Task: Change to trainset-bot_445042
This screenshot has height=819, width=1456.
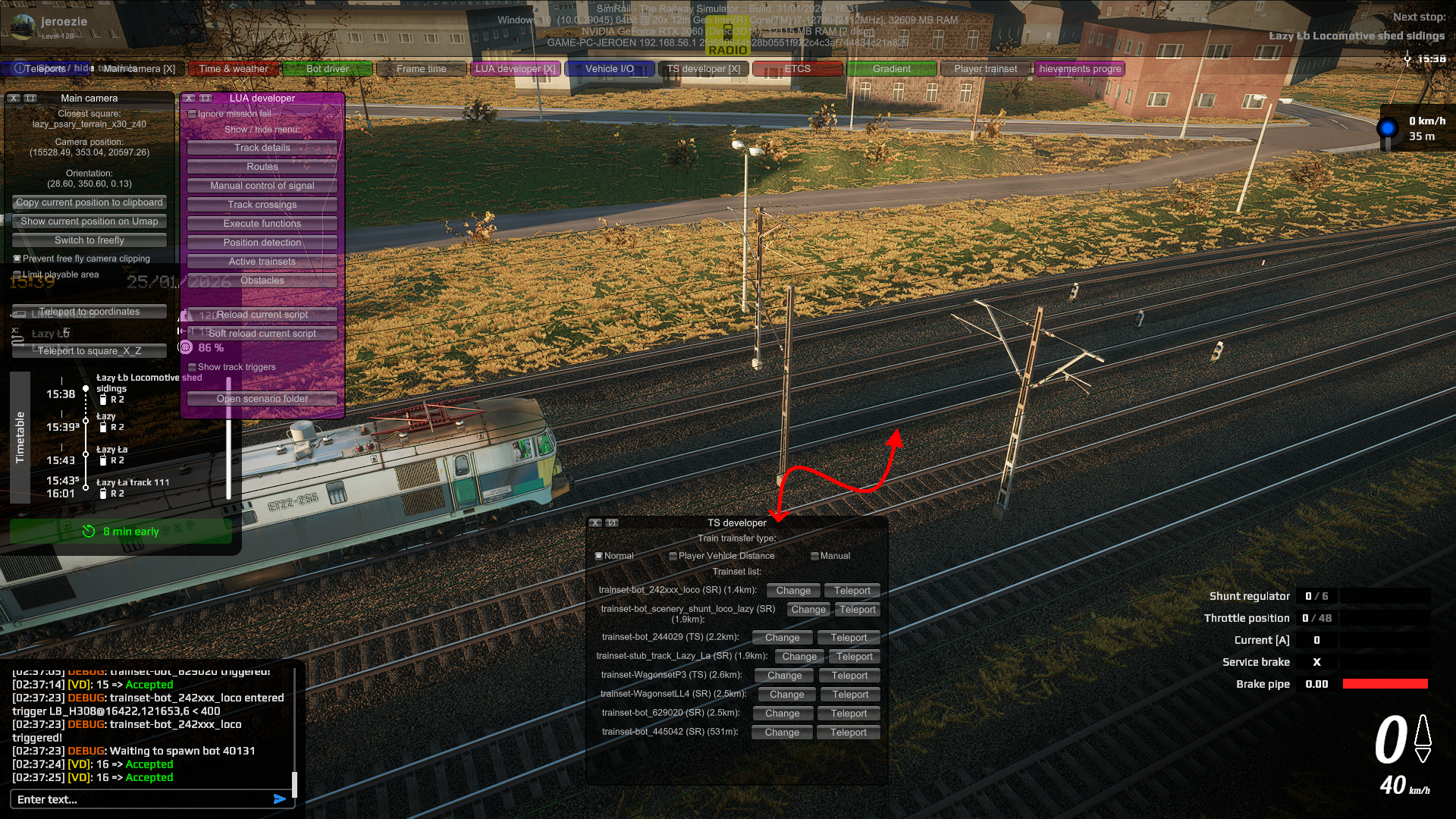Action: tap(782, 733)
